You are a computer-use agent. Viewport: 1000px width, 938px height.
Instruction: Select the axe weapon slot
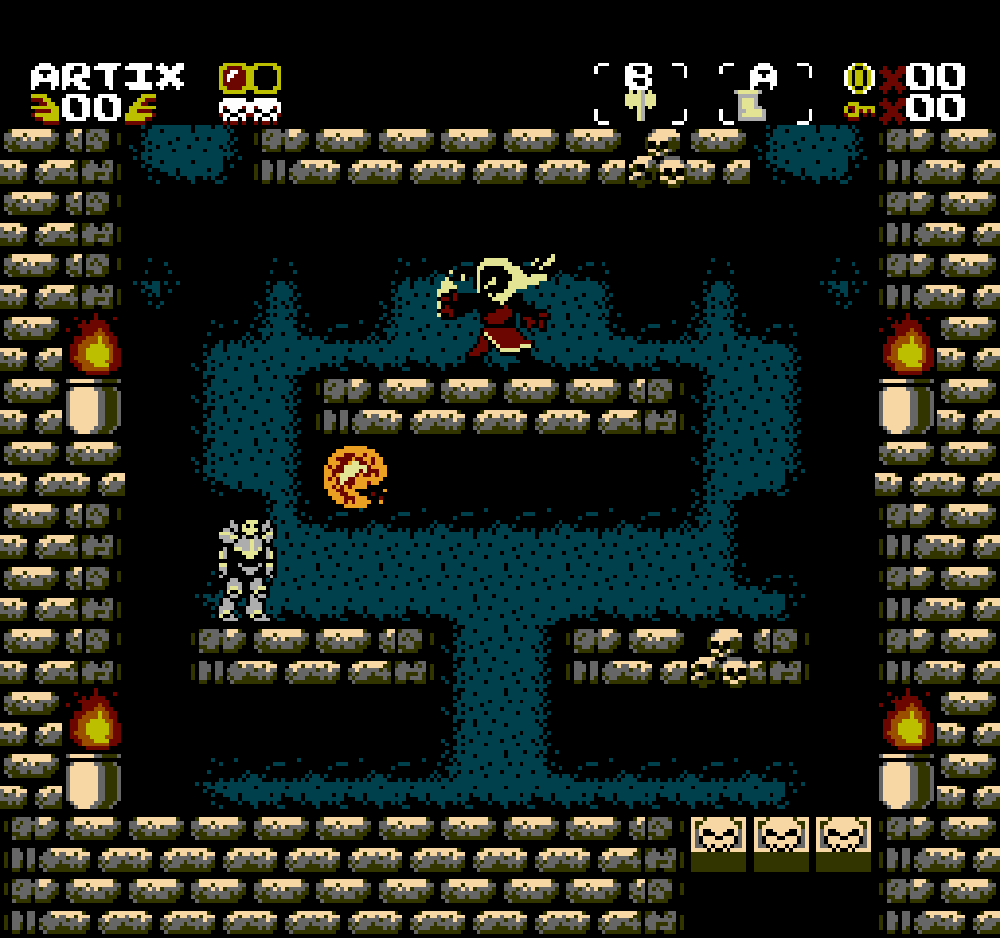pos(639,95)
